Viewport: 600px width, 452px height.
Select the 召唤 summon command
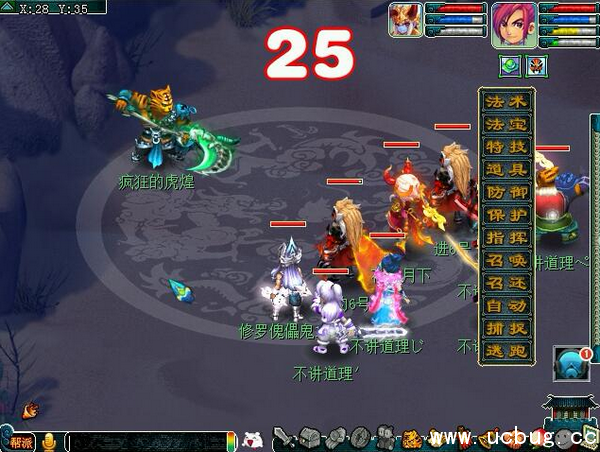(507, 261)
